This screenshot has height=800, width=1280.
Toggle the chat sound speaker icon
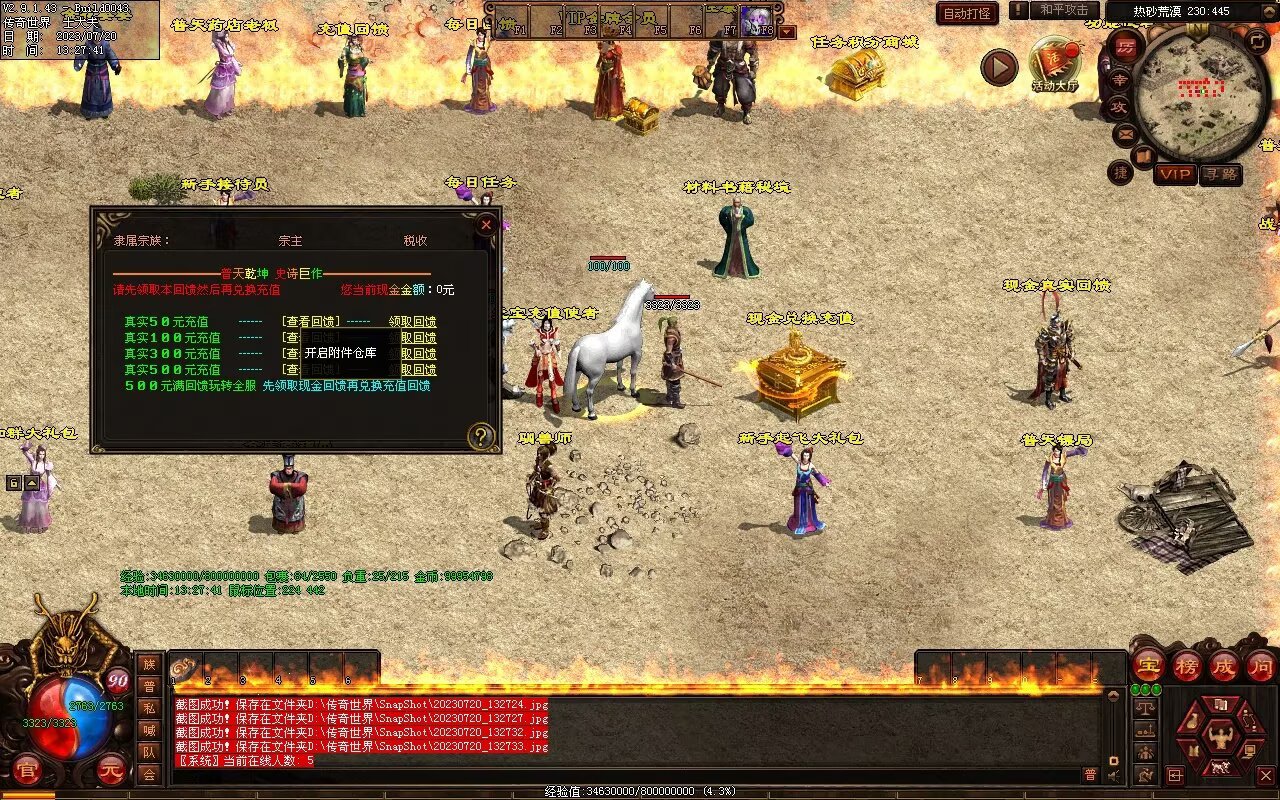[1113, 774]
